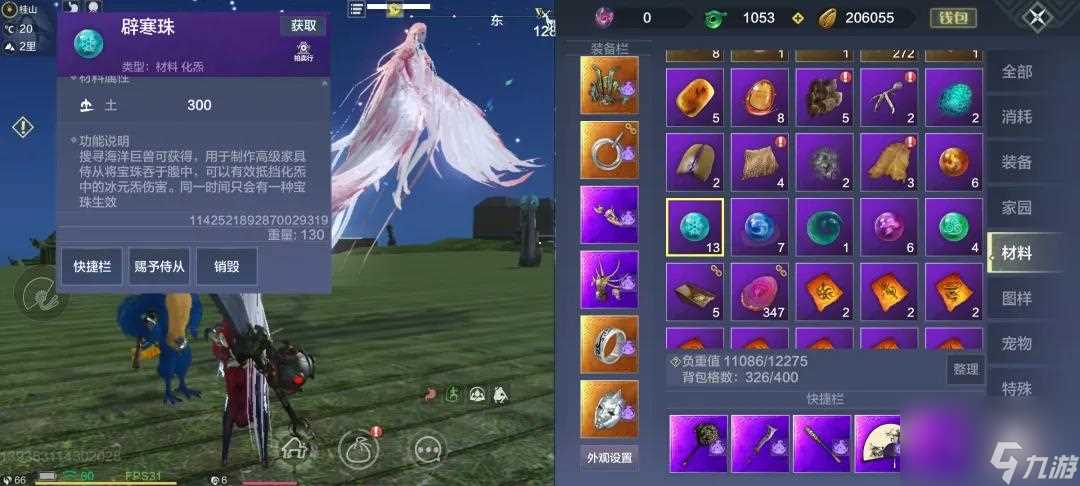Switch to the 全部 tab
Image resolution: width=1080 pixels, height=486 pixels.
(x=1016, y=72)
